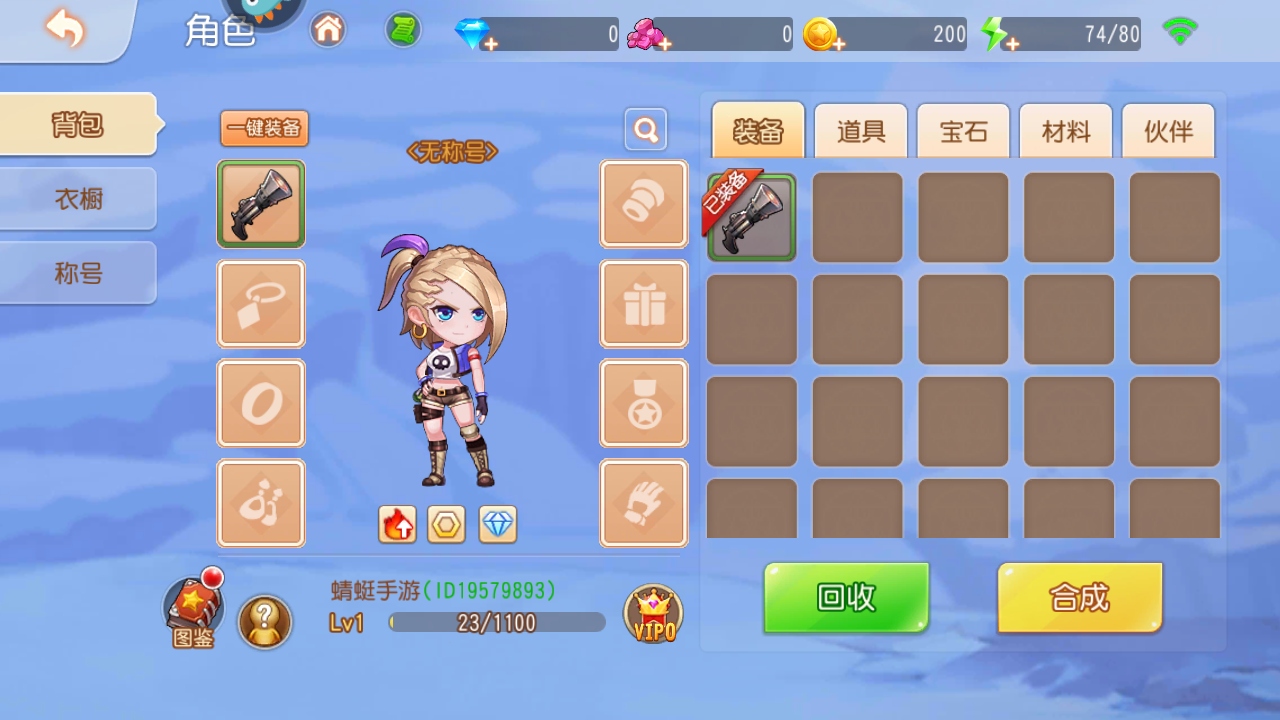
Task: Open the search magnifier in the backpack
Action: (644, 129)
